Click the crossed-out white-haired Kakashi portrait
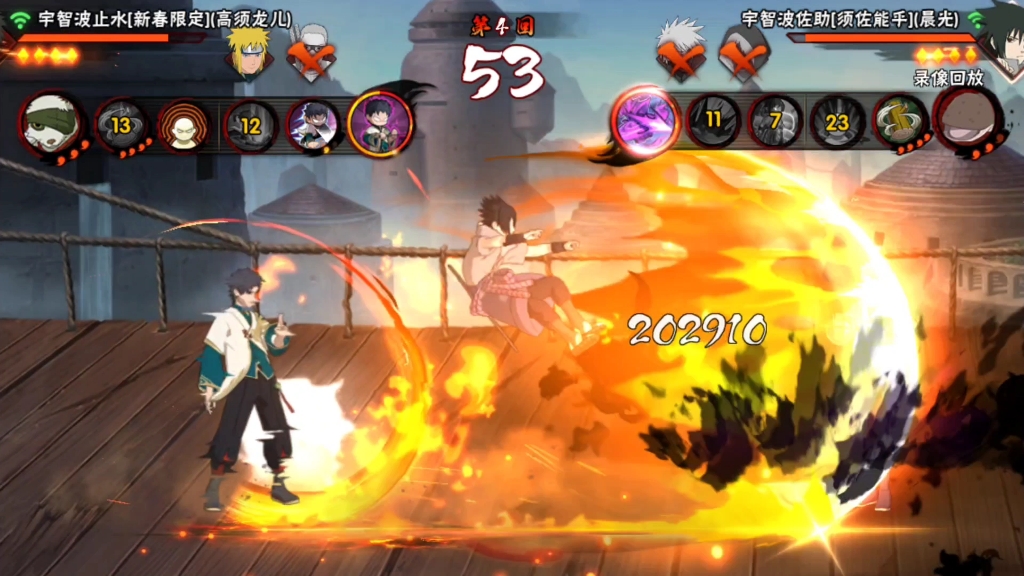The width and height of the screenshot is (1024, 576). click(681, 48)
